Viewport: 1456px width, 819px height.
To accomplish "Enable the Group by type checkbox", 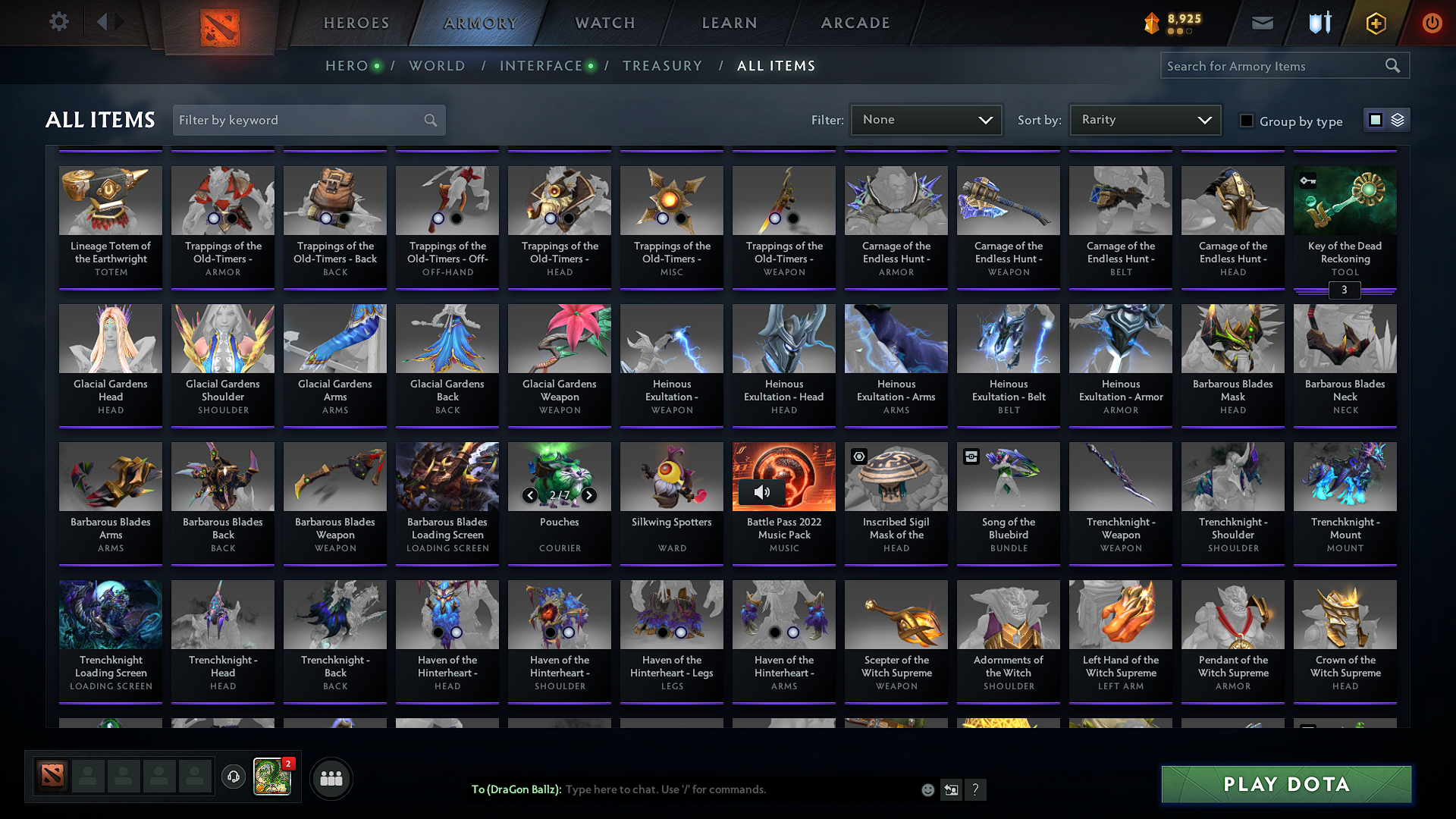I will click(x=1246, y=121).
